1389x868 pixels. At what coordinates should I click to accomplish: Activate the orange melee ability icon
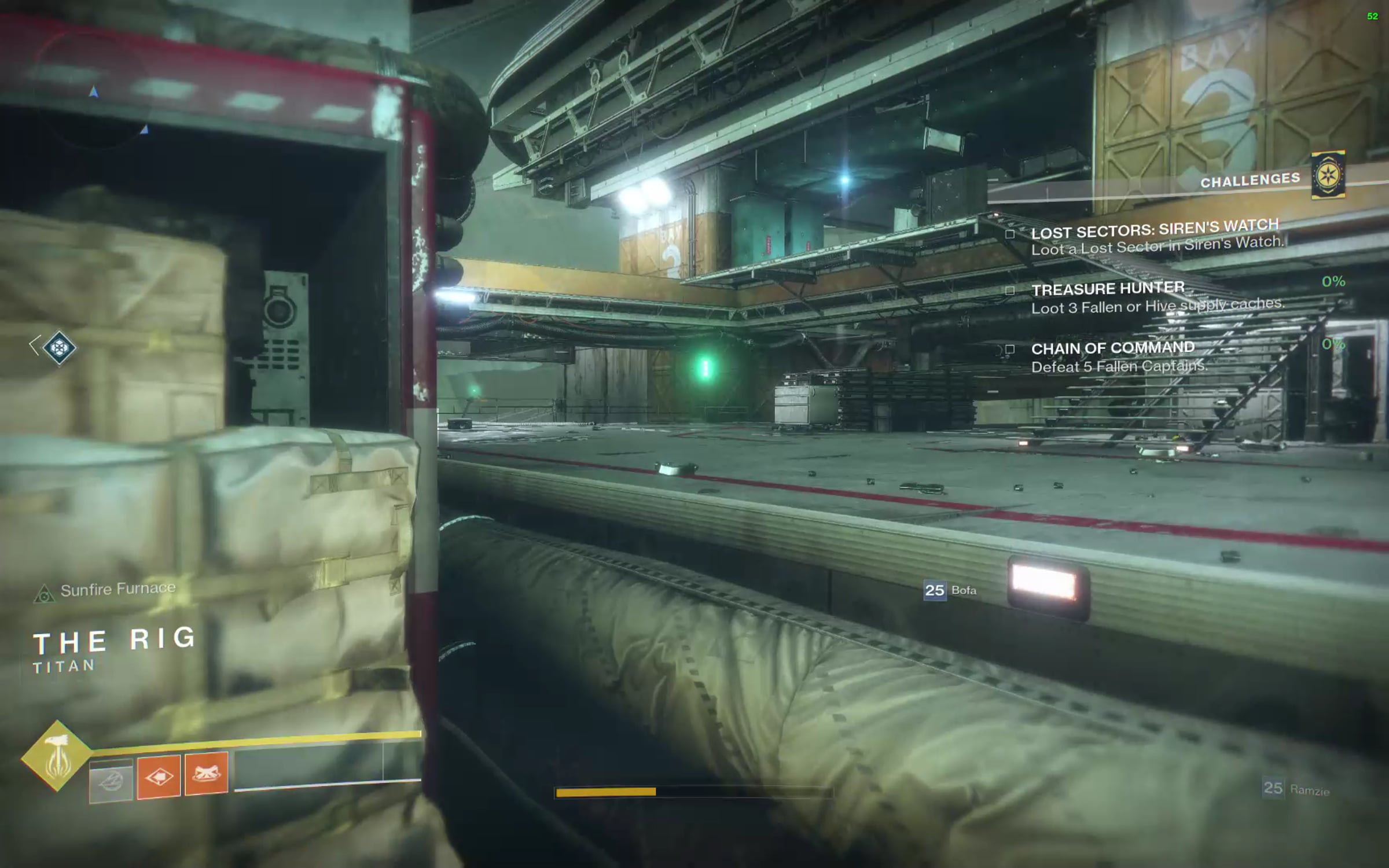coord(159,777)
